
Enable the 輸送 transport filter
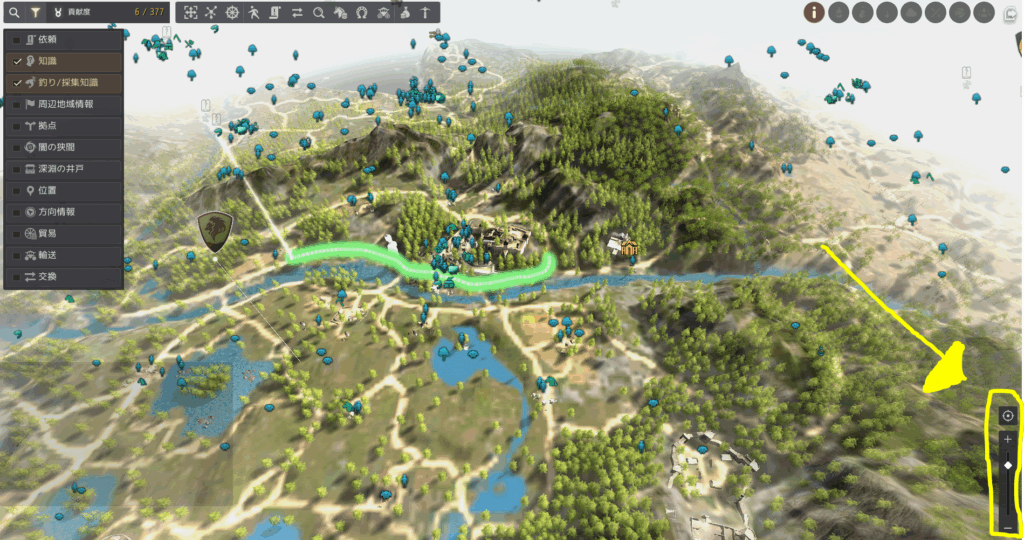(x=17, y=255)
